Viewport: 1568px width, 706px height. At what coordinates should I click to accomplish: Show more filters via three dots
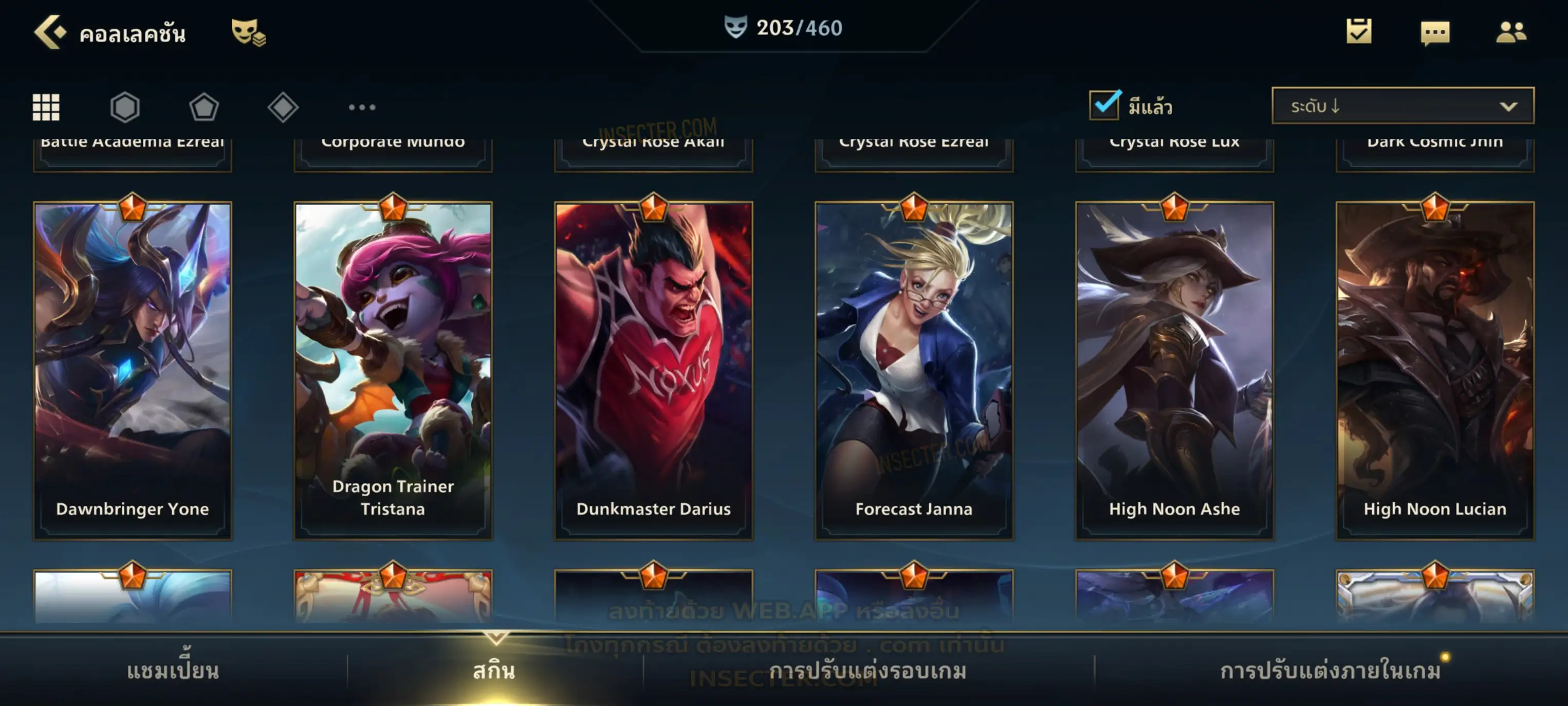click(x=362, y=107)
